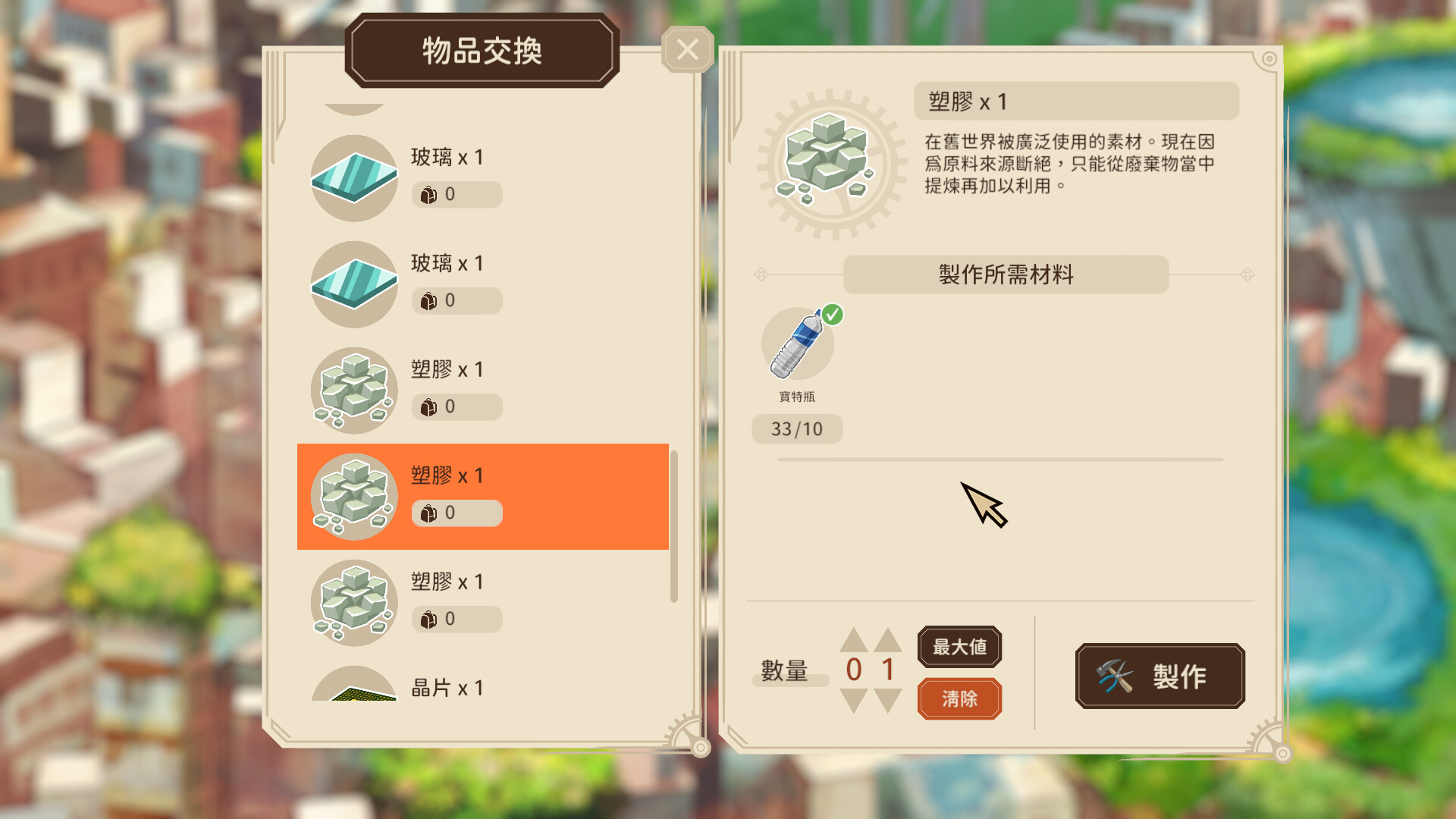1456x819 pixels.
Task: Select the second 玻璃 x 1 glass icon
Action: pos(353,282)
